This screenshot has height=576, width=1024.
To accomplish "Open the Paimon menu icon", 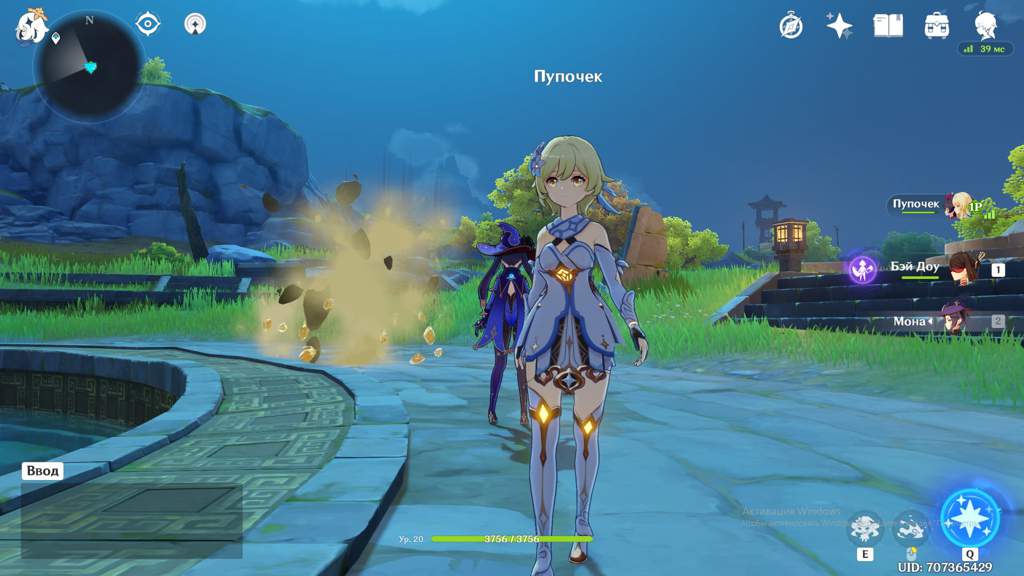I will click(30, 26).
